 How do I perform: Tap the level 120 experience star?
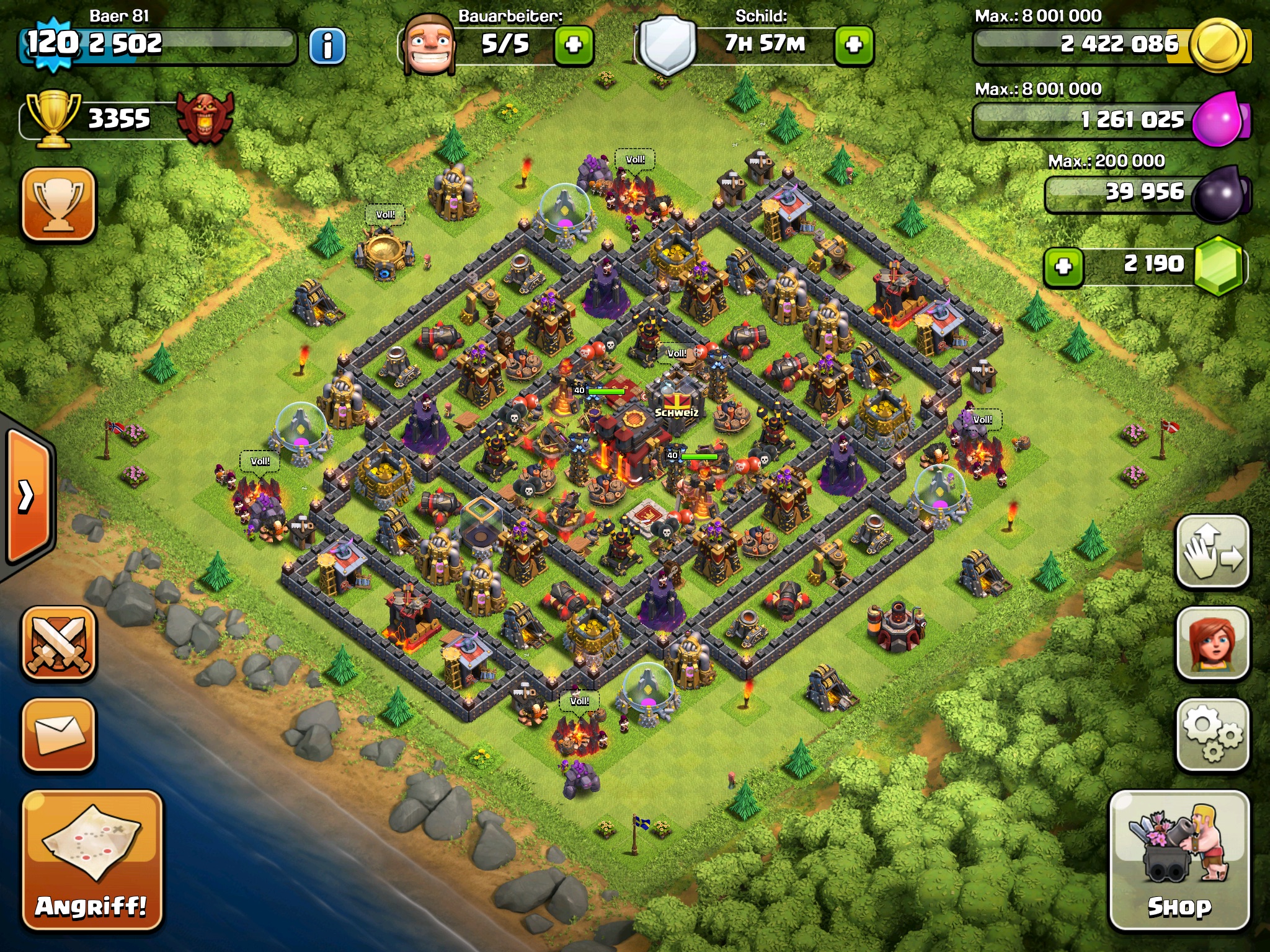53,43
